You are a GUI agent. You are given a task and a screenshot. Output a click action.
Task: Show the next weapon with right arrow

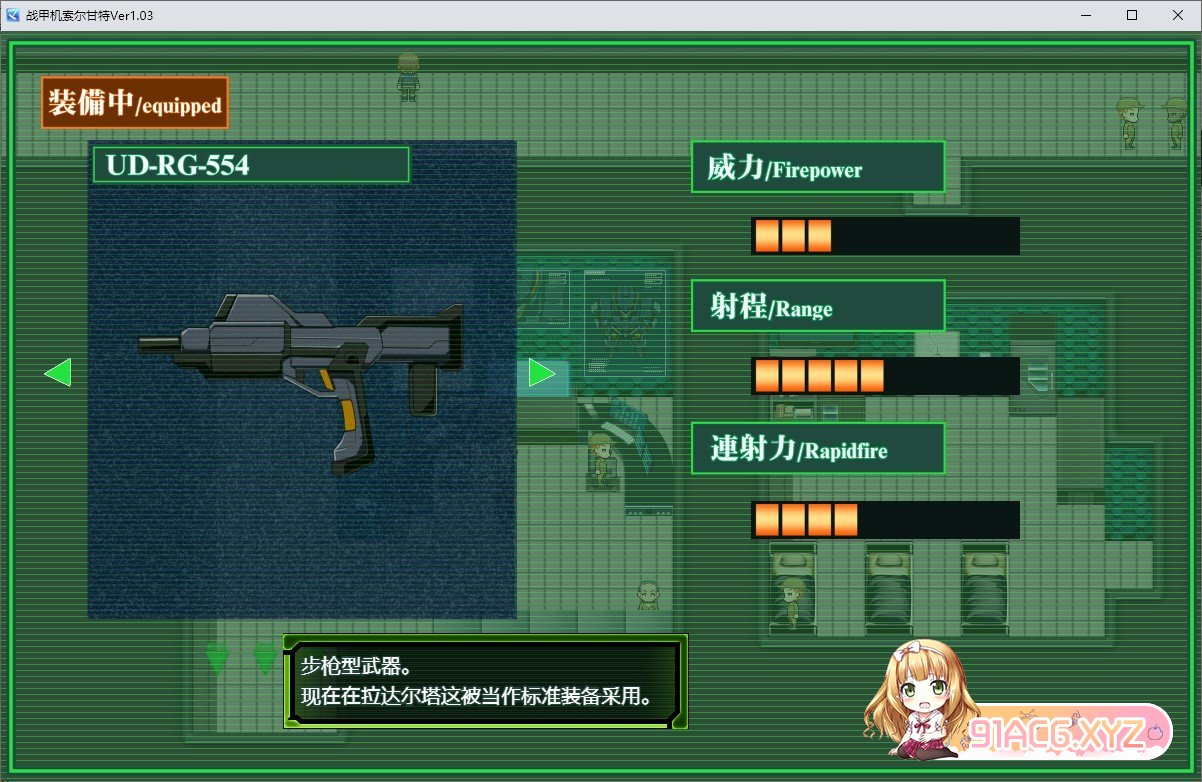tap(542, 373)
